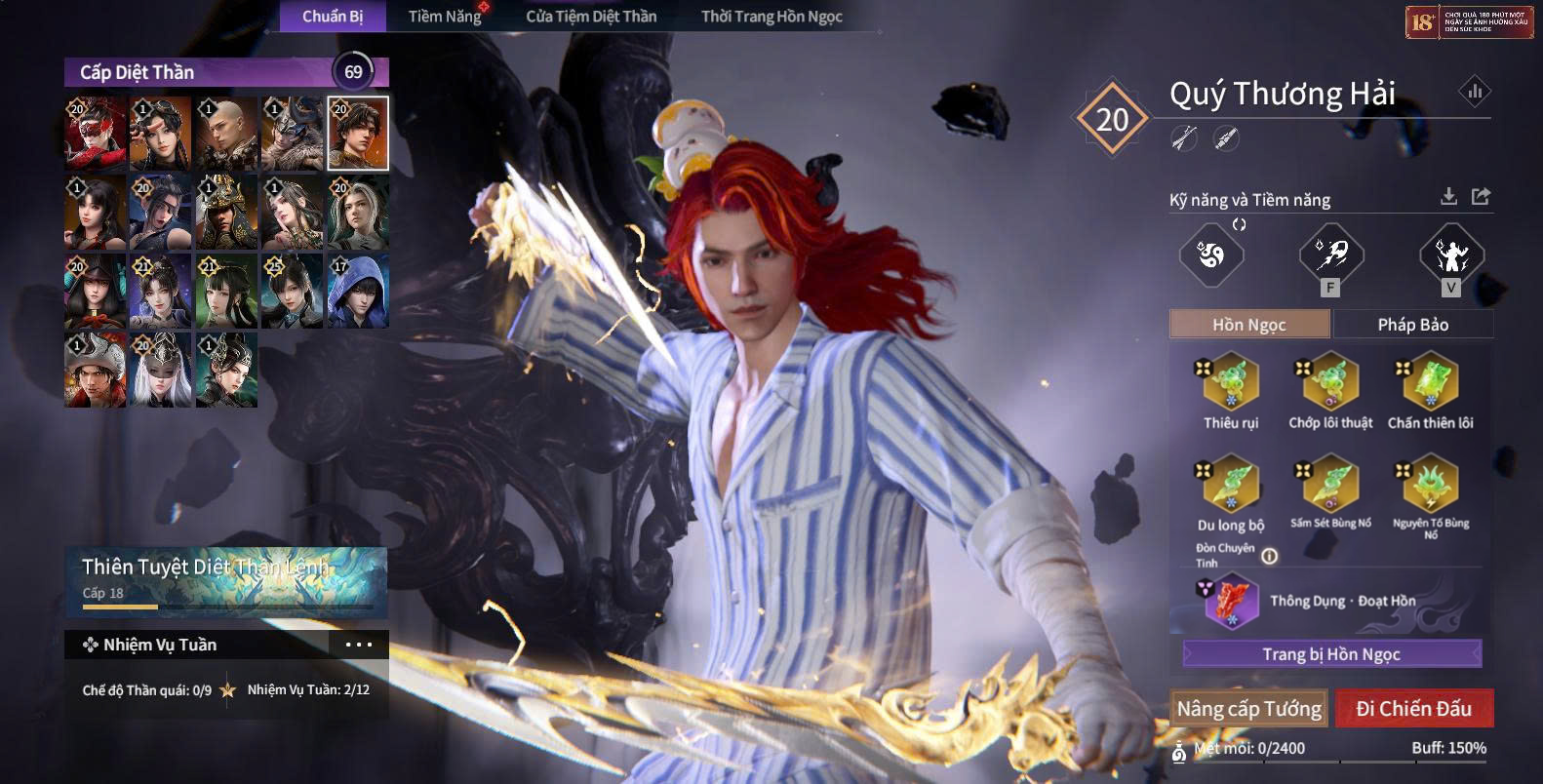Open the Chuẩn Bị tab
Image resolution: width=1543 pixels, height=784 pixels.
(x=333, y=17)
